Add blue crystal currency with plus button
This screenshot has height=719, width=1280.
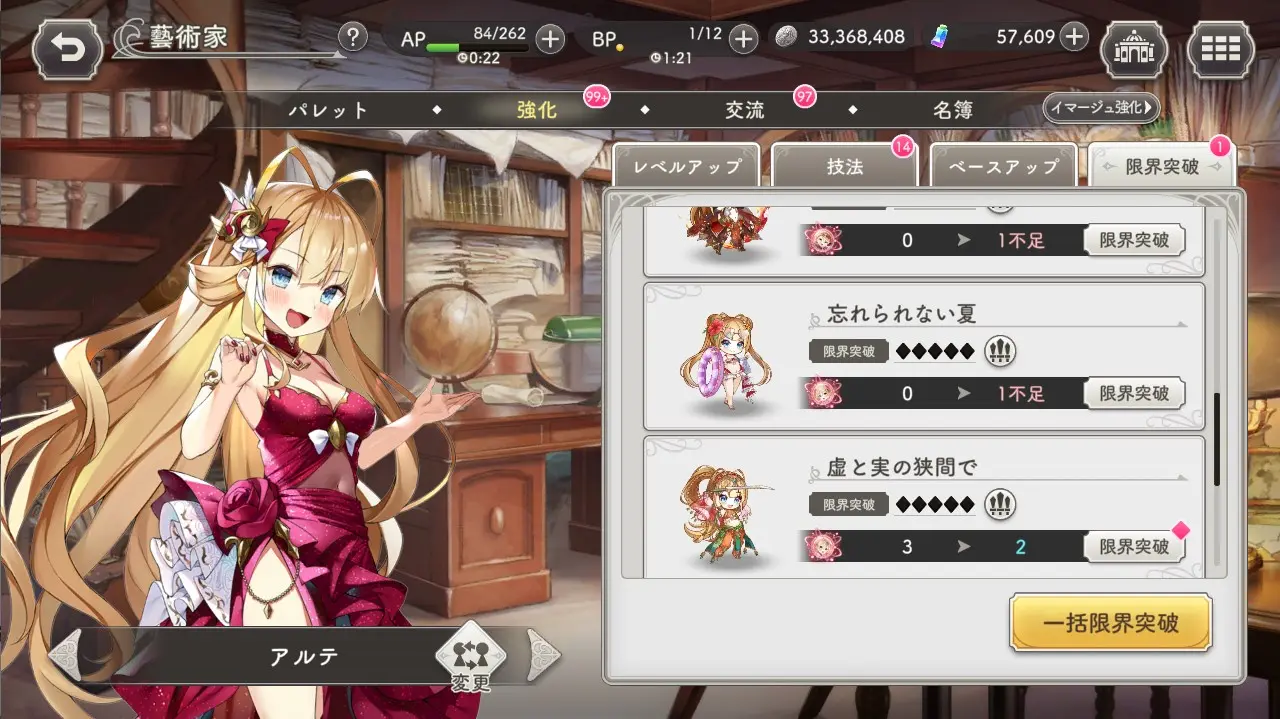(1074, 37)
